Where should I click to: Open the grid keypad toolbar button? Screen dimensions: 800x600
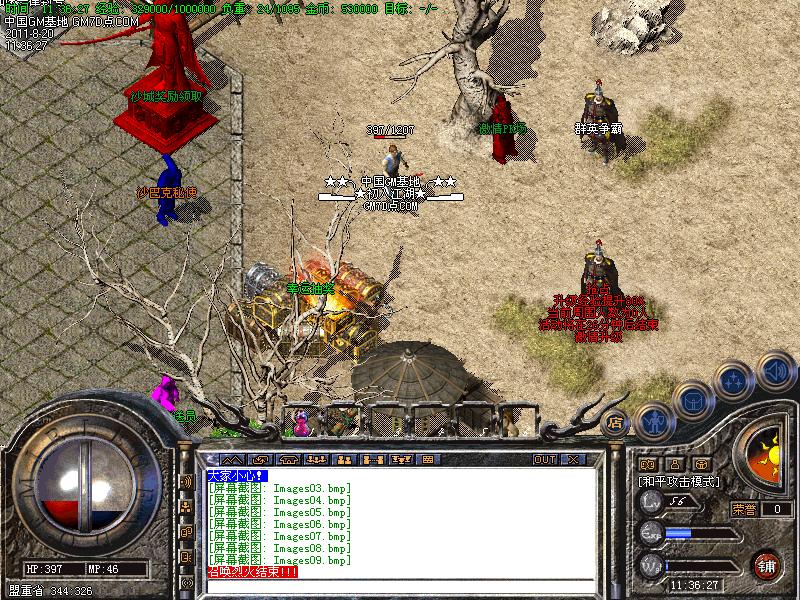[x=426, y=459]
